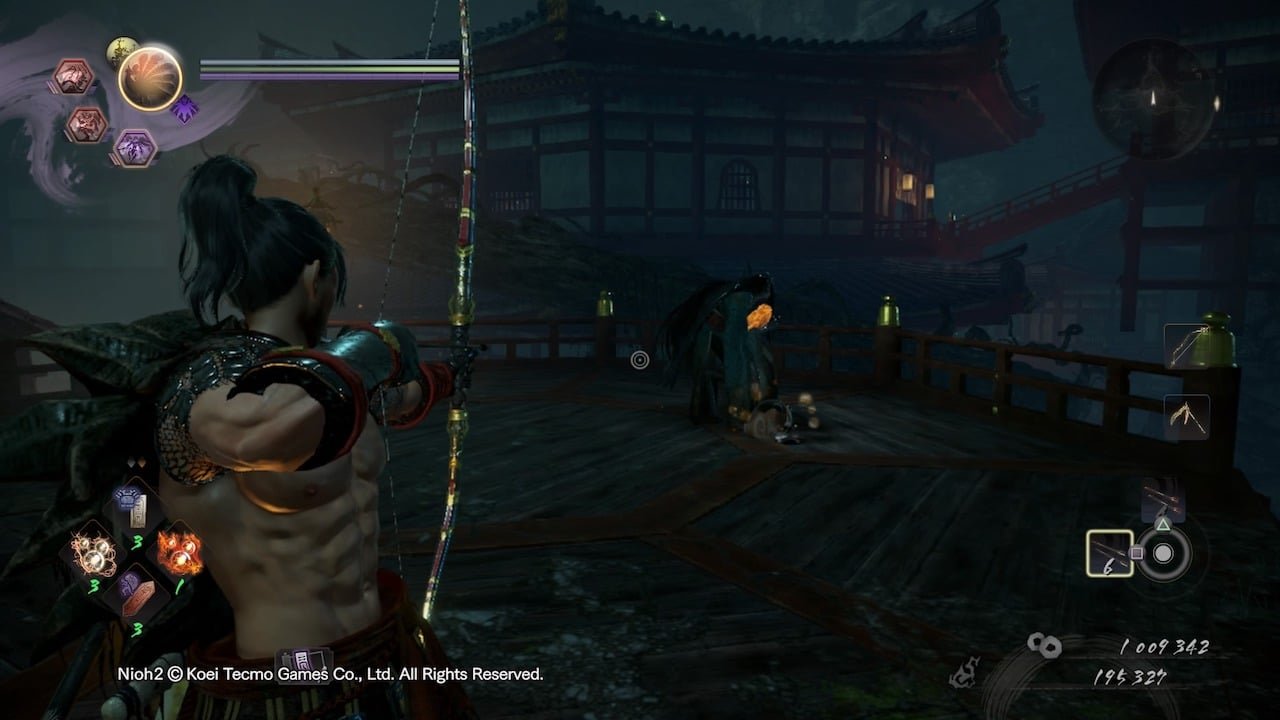Switch to the sickle weapon slot
Image resolution: width=1280 pixels, height=720 pixels.
coord(1187,416)
